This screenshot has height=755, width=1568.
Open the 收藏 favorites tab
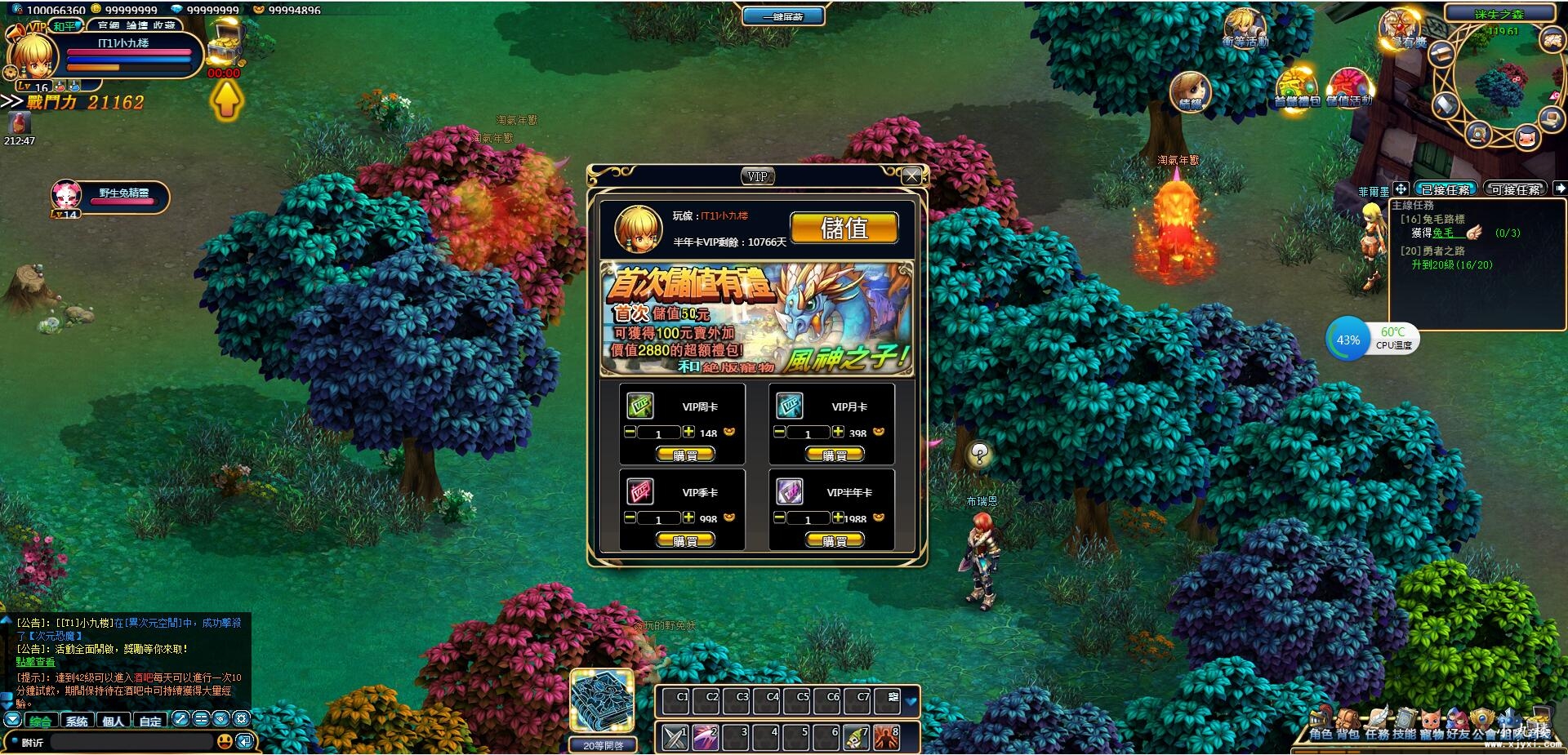pyautogui.click(x=164, y=25)
